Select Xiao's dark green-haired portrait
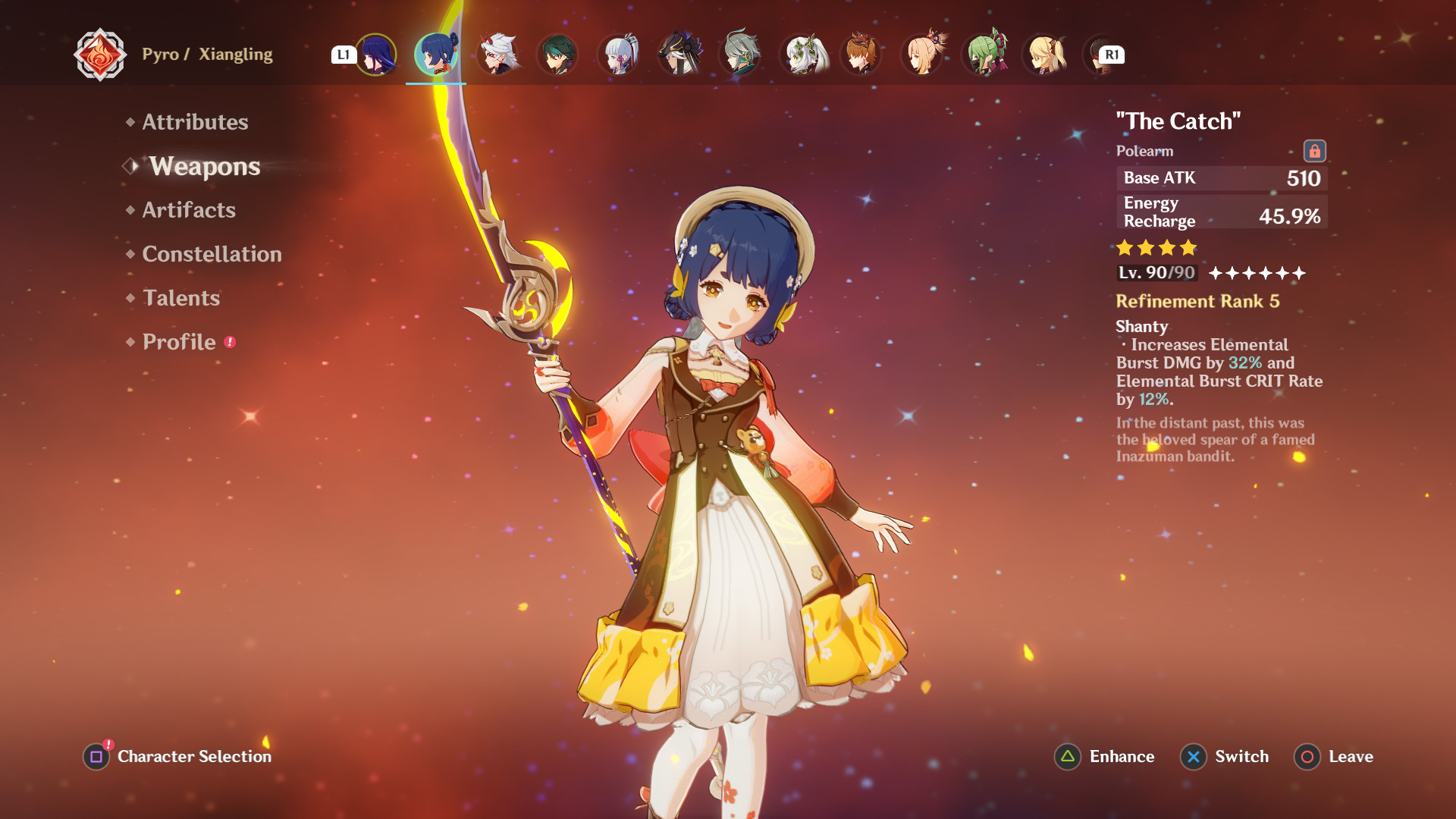Image resolution: width=1456 pixels, height=819 pixels. (558, 55)
